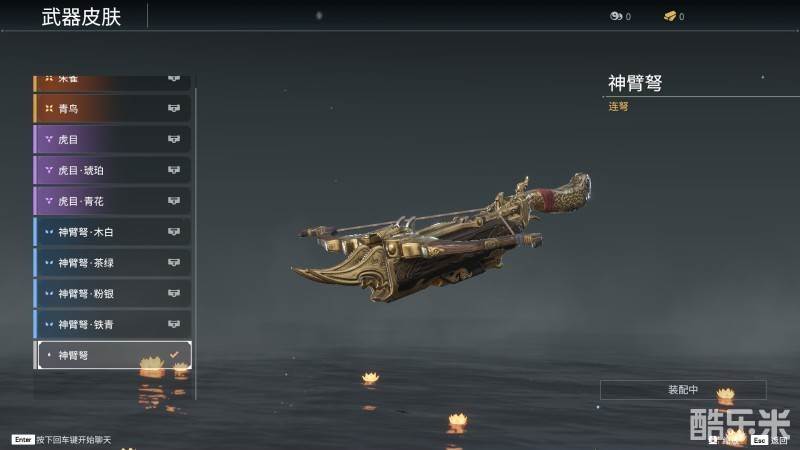
Task: Pick the 神臂弩·铁青 skin
Action: tap(112, 324)
